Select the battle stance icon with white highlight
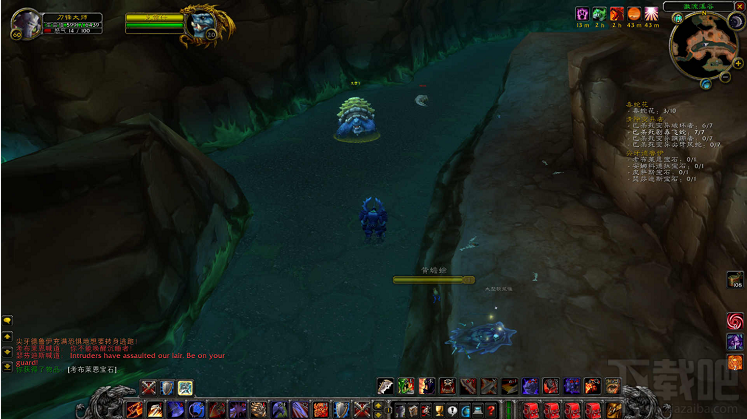This screenshot has width=747, height=419. click(x=185, y=388)
